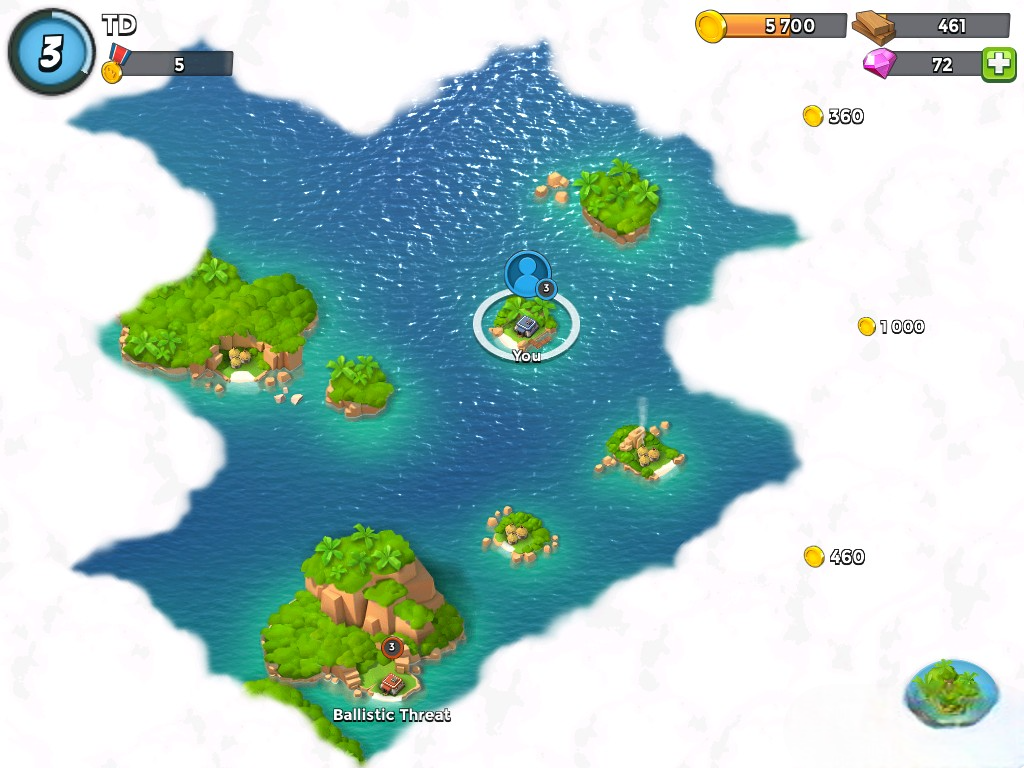This screenshot has height=768, width=1024.
Task: Select the Ballistic Threat enemy base marker
Action: tap(391, 681)
